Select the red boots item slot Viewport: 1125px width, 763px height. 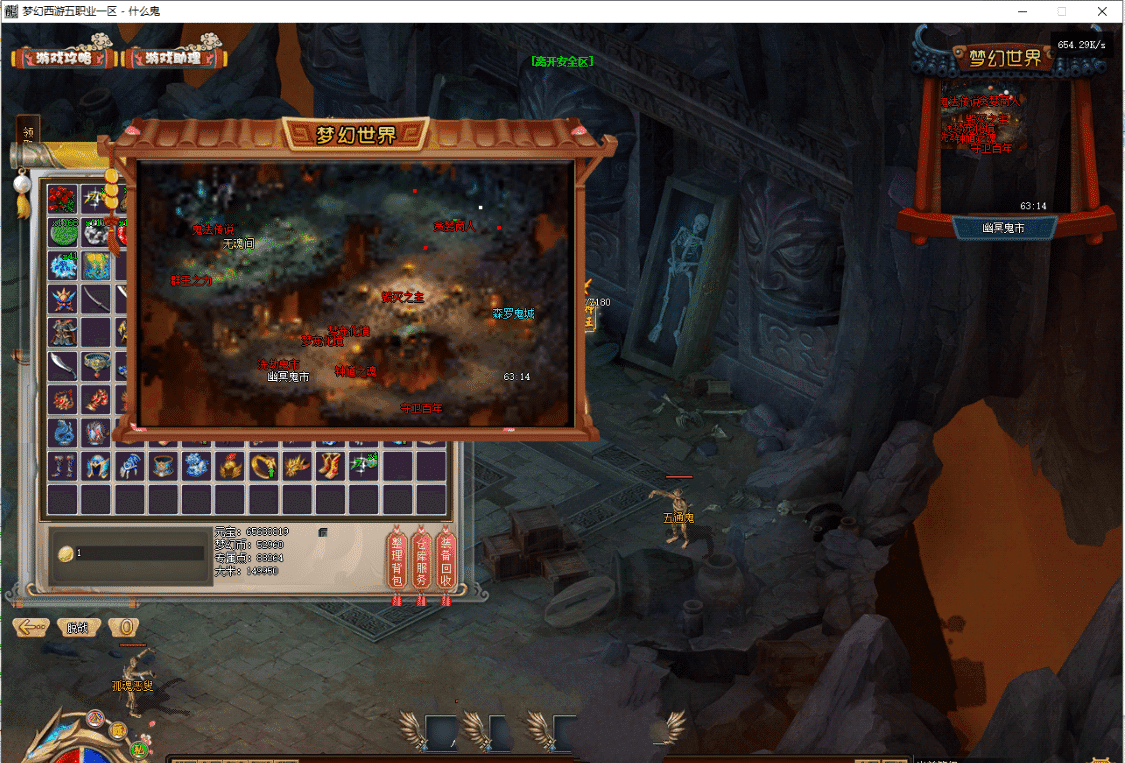pyautogui.click(x=329, y=465)
